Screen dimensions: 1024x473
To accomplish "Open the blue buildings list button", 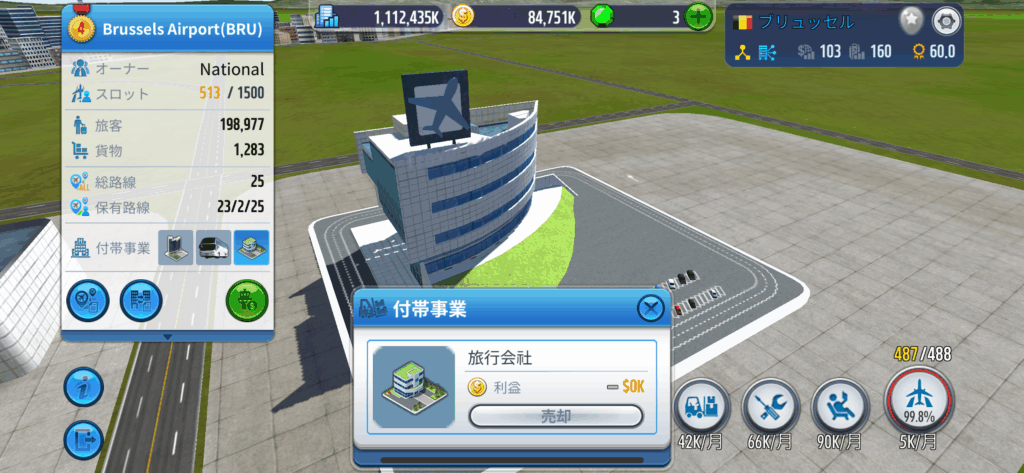I will (140, 301).
